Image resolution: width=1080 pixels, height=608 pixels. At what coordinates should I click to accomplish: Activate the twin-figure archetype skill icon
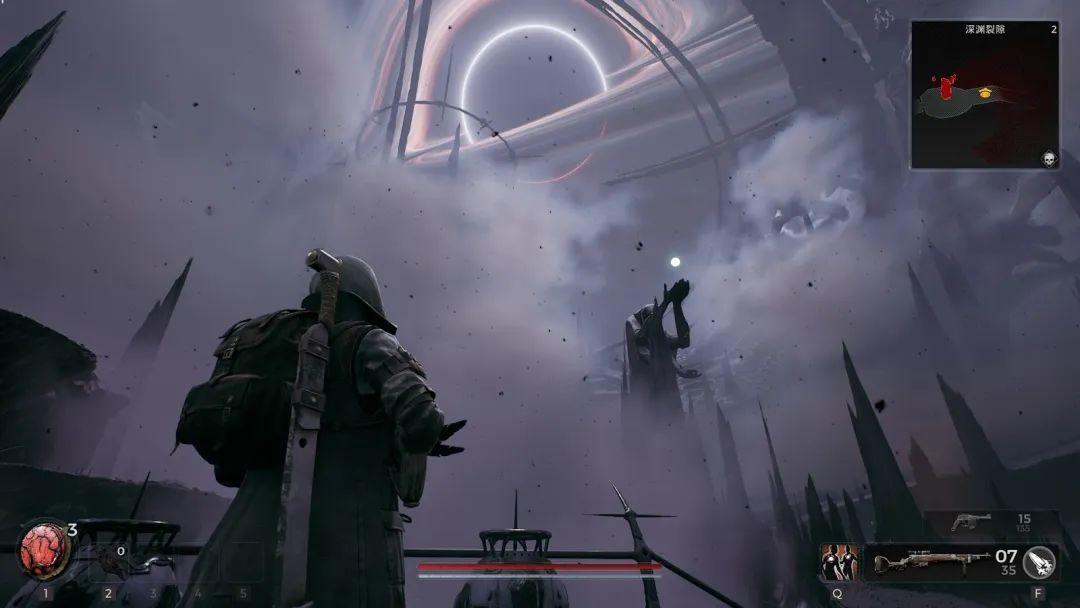[839, 562]
